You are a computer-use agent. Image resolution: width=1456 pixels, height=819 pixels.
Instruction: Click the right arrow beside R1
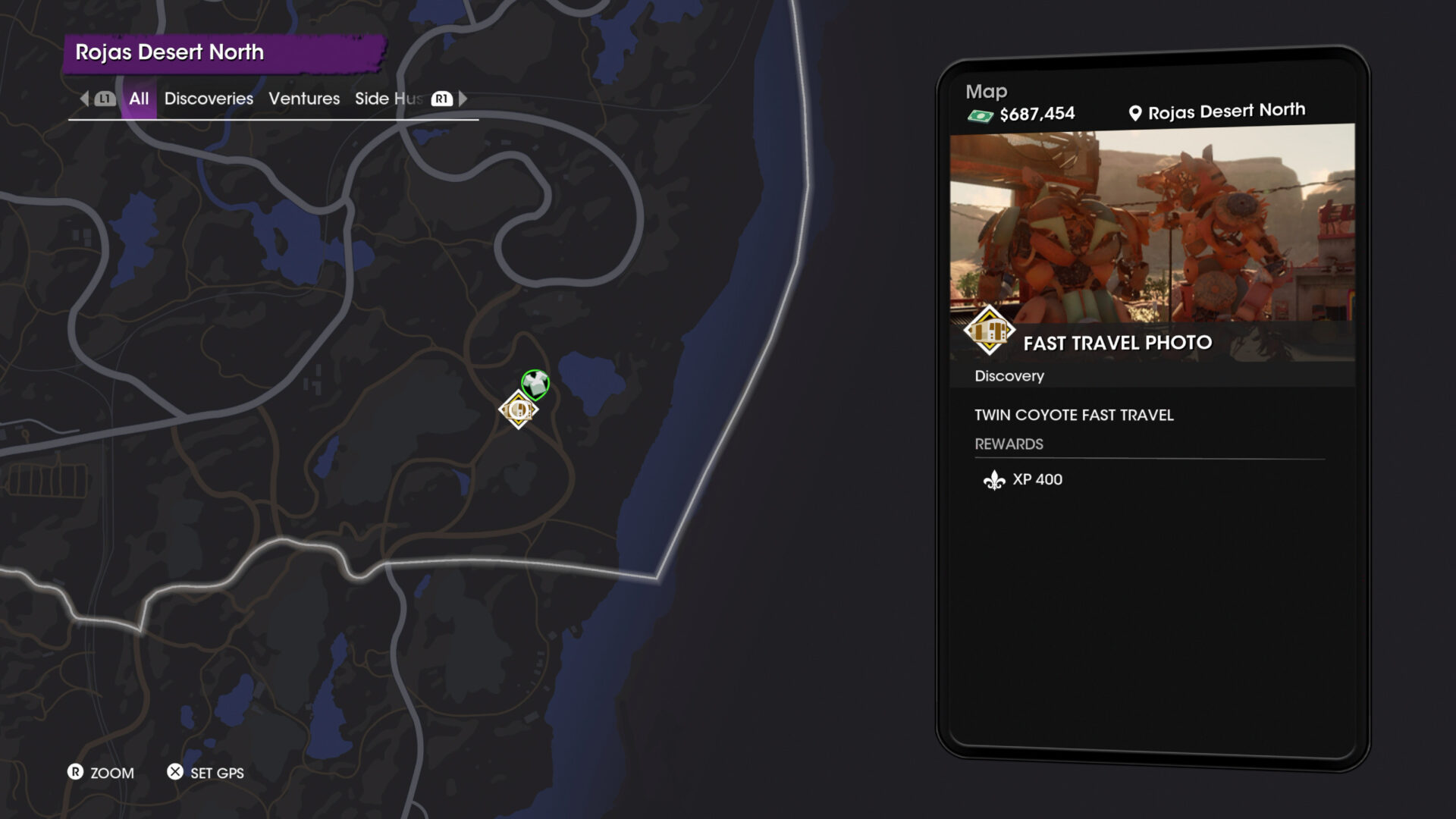click(x=463, y=99)
